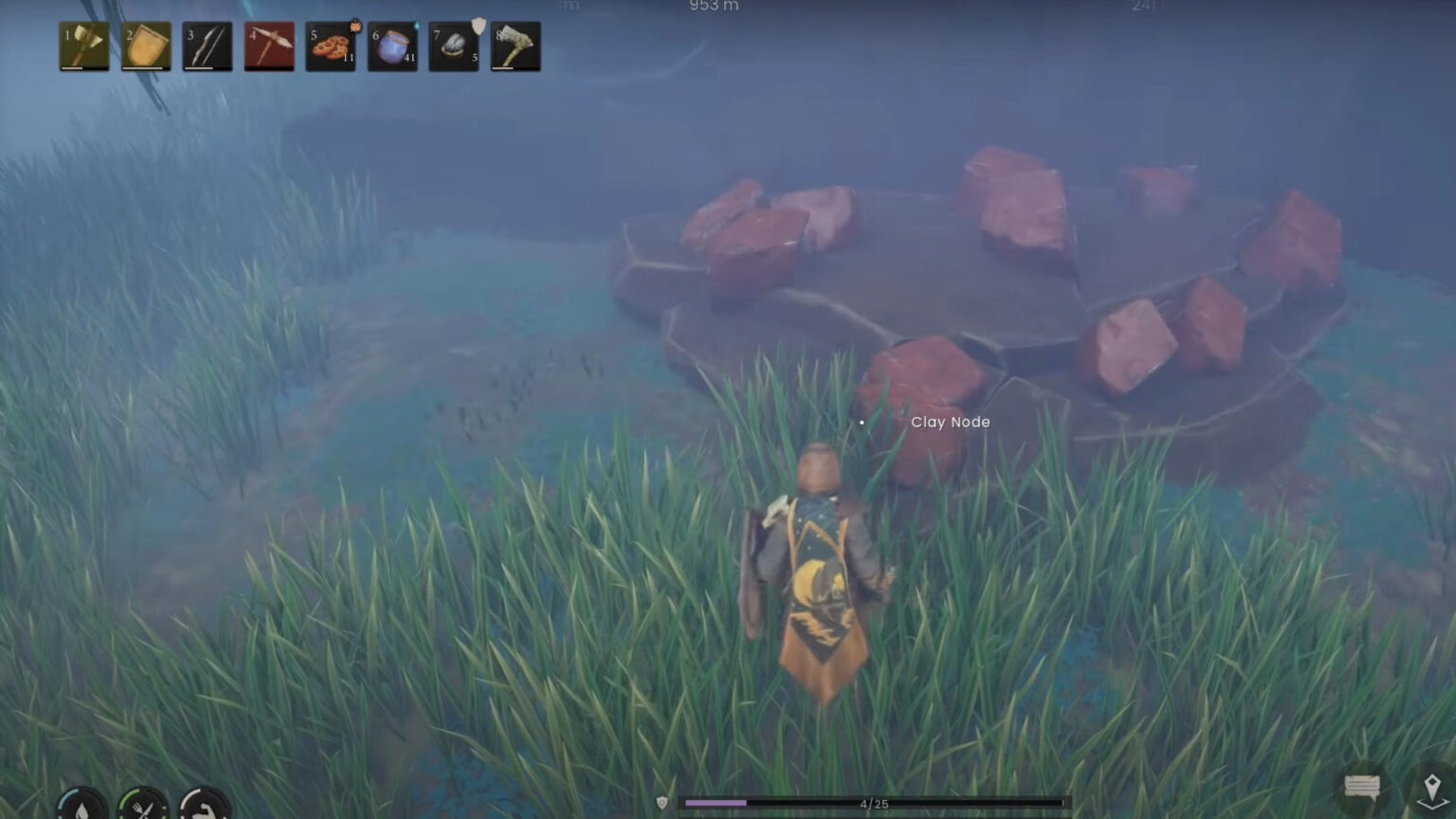Select the hammer in hotbar slot 8
The image size is (1456, 819).
pos(515,45)
